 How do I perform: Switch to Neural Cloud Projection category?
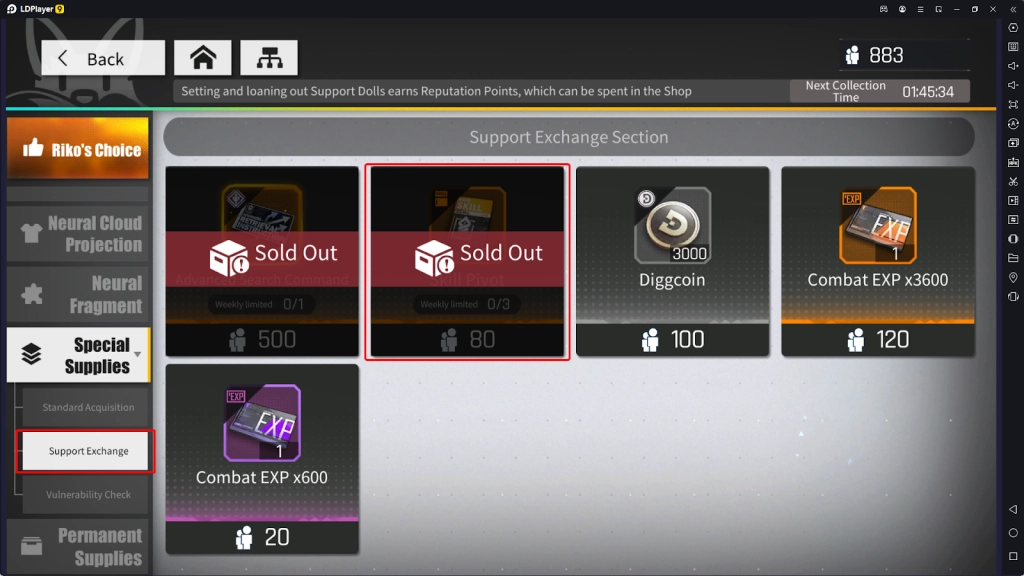[78, 234]
